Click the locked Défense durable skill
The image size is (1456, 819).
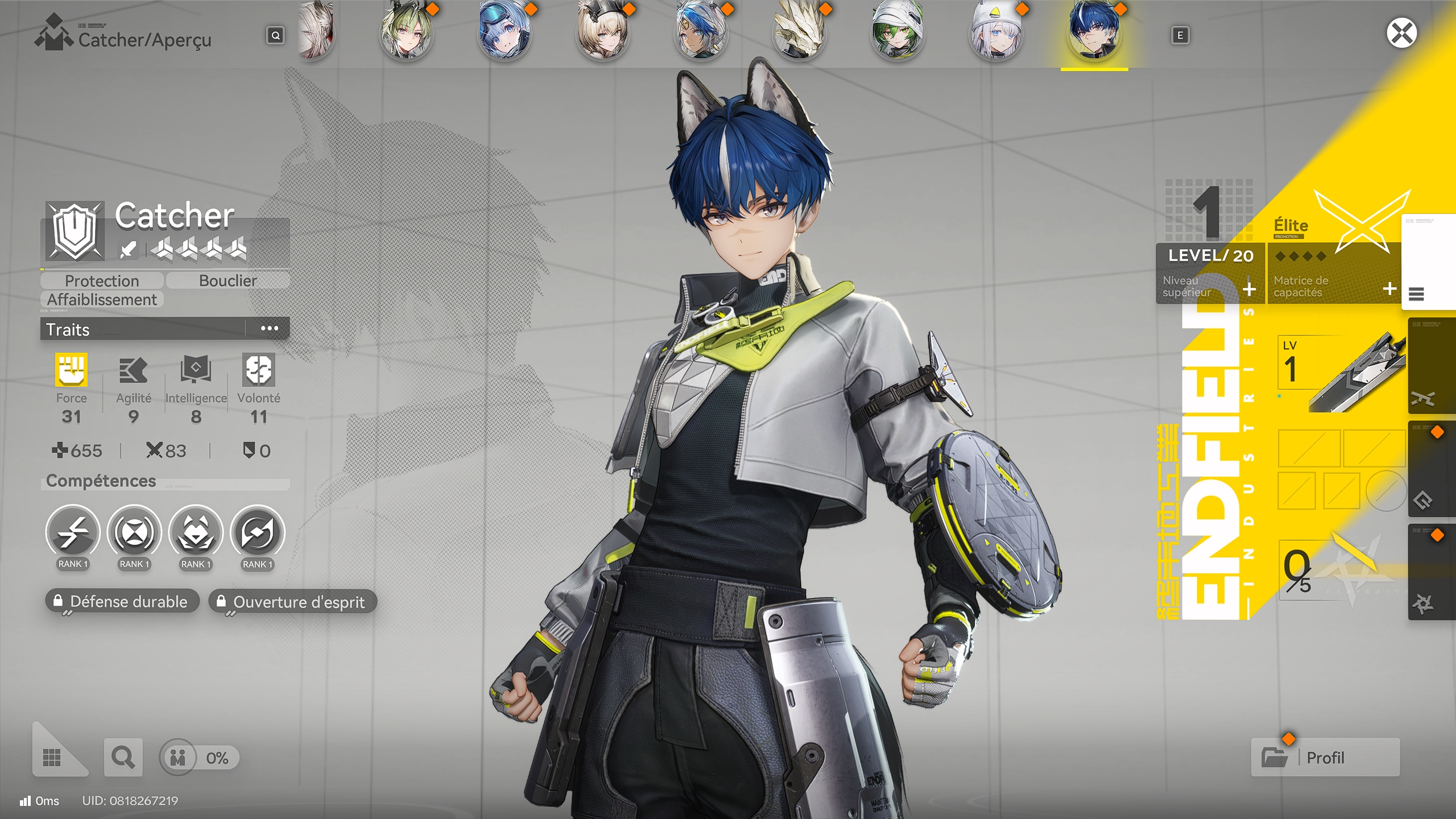tap(121, 602)
